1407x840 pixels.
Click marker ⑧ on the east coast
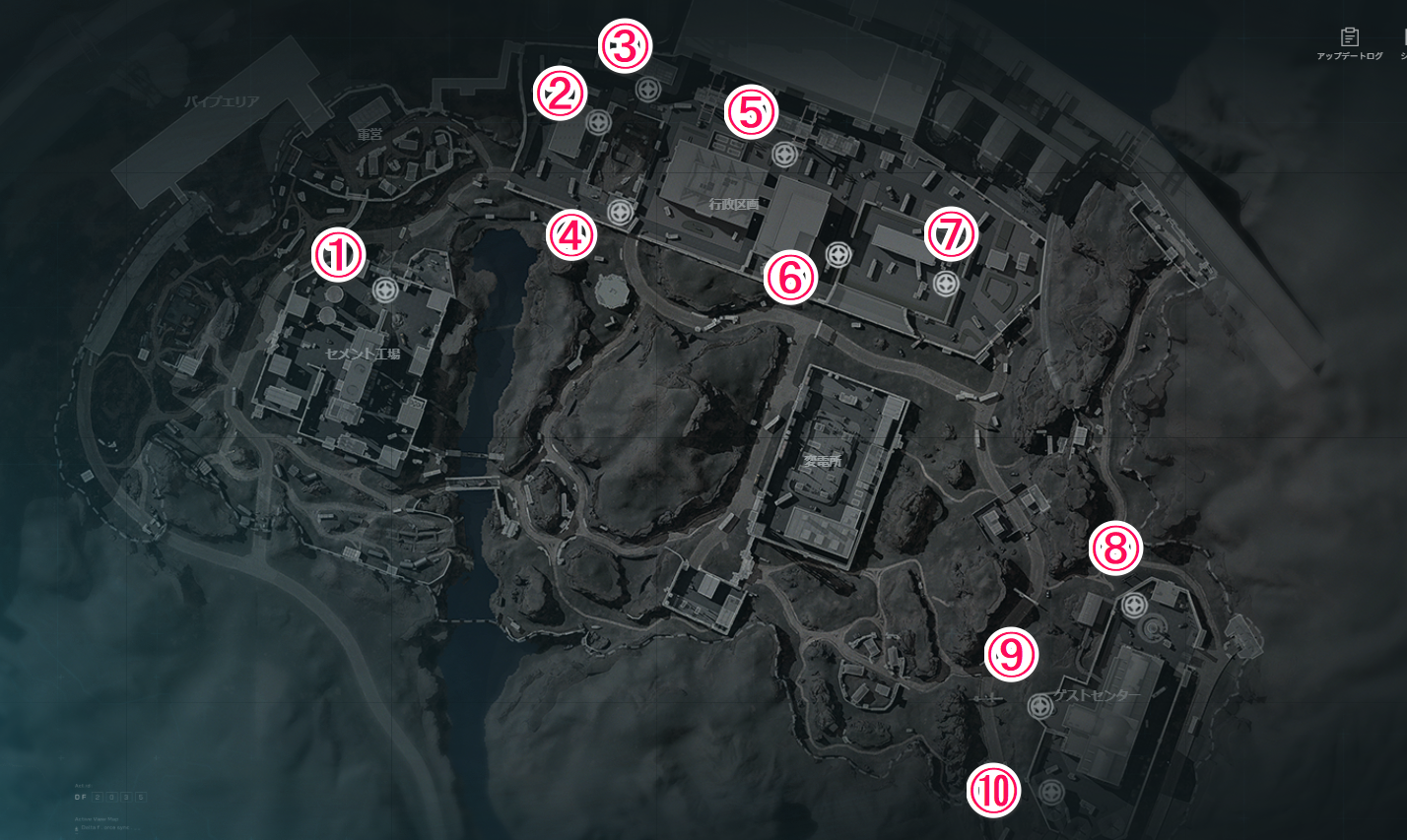pos(1114,548)
